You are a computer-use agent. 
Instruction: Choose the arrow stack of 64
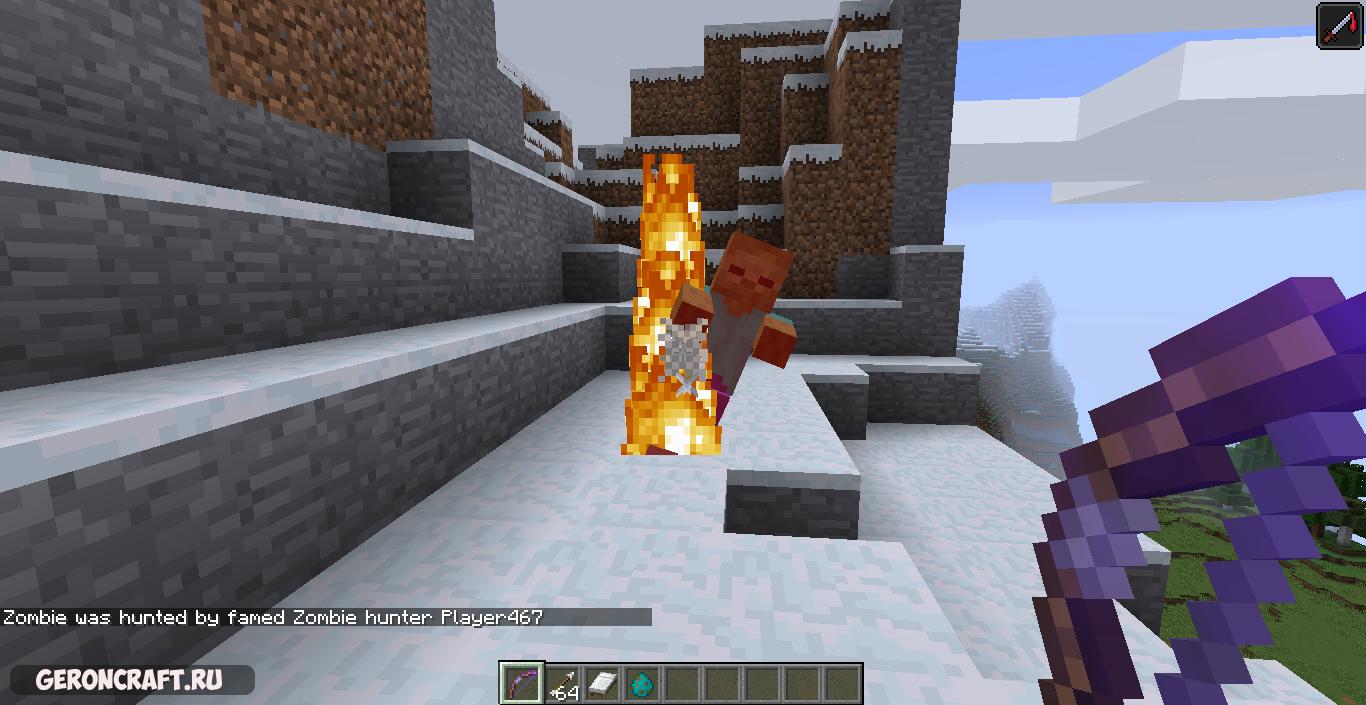click(x=562, y=685)
